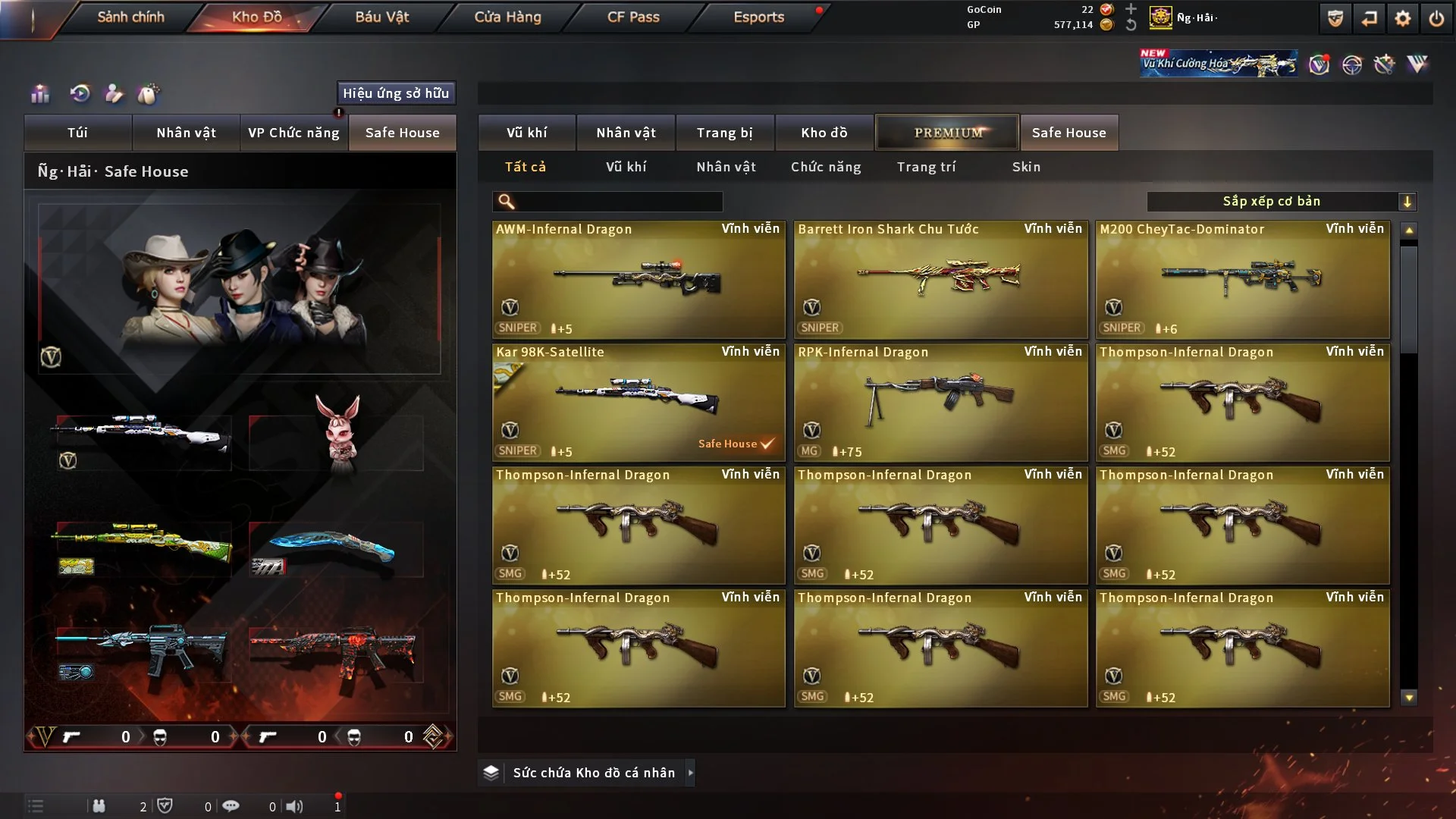Switch to the Báu Vật tab
The height and width of the screenshot is (819, 1456).
pyautogui.click(x=381, y=17)
